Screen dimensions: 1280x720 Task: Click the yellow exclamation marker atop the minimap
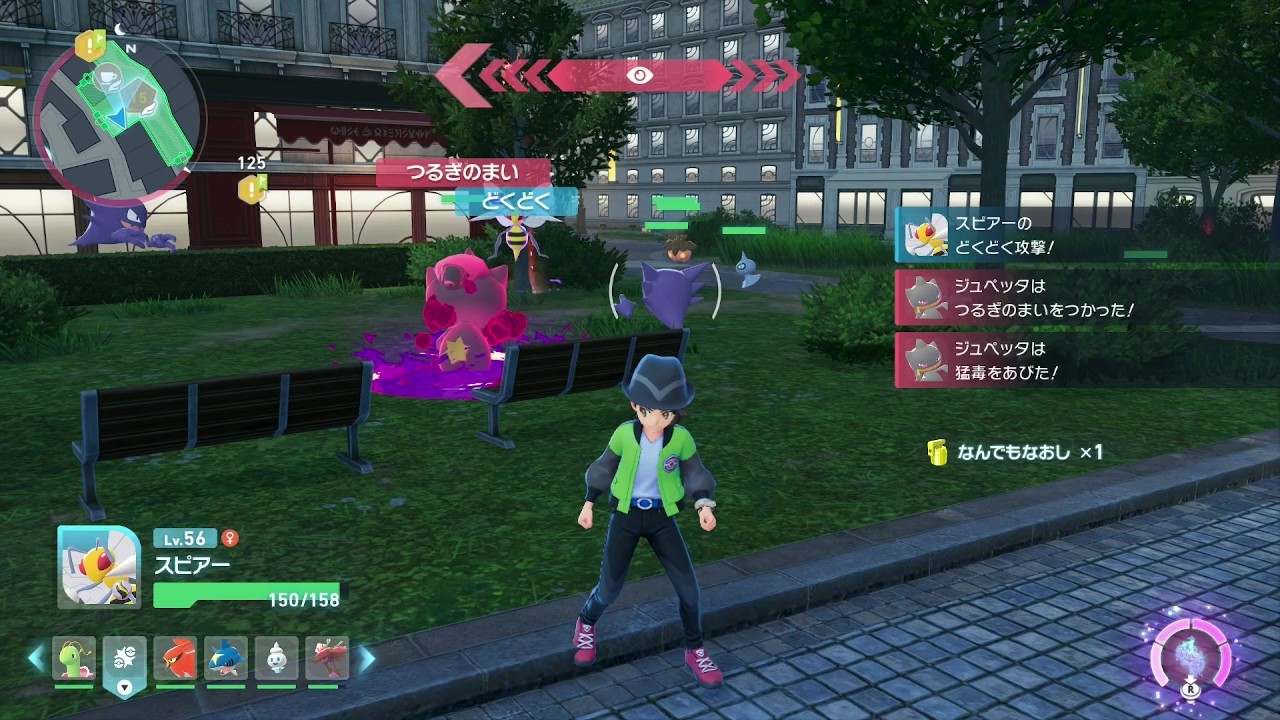92,44
